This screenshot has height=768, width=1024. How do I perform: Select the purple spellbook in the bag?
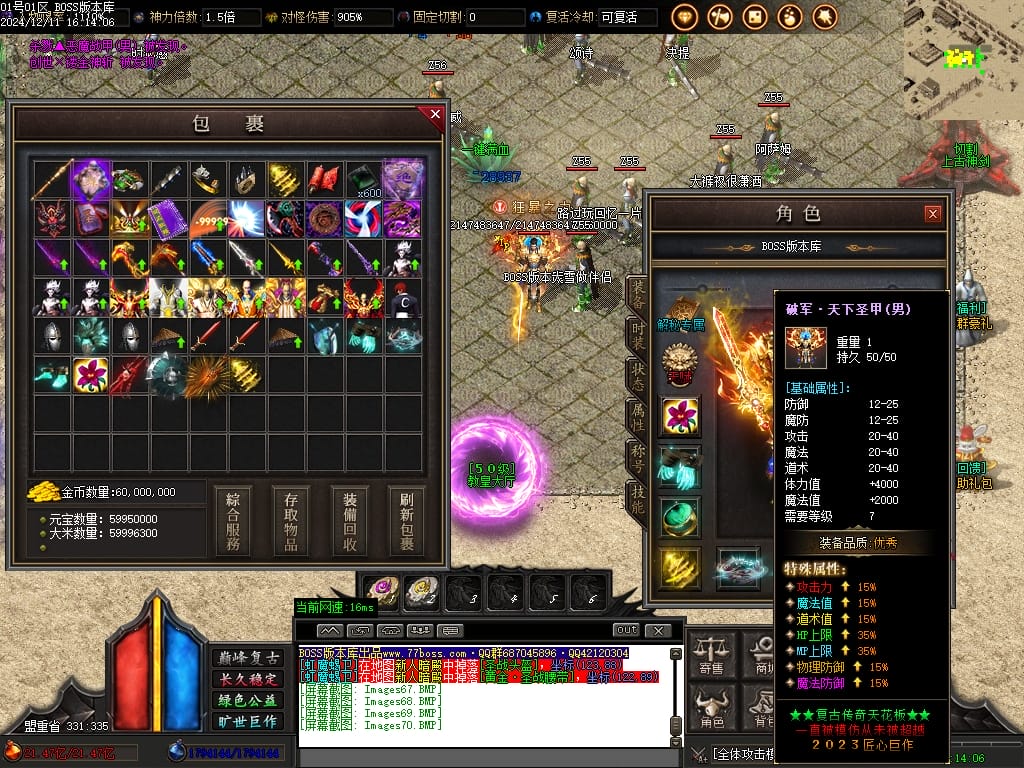point(168,219)
